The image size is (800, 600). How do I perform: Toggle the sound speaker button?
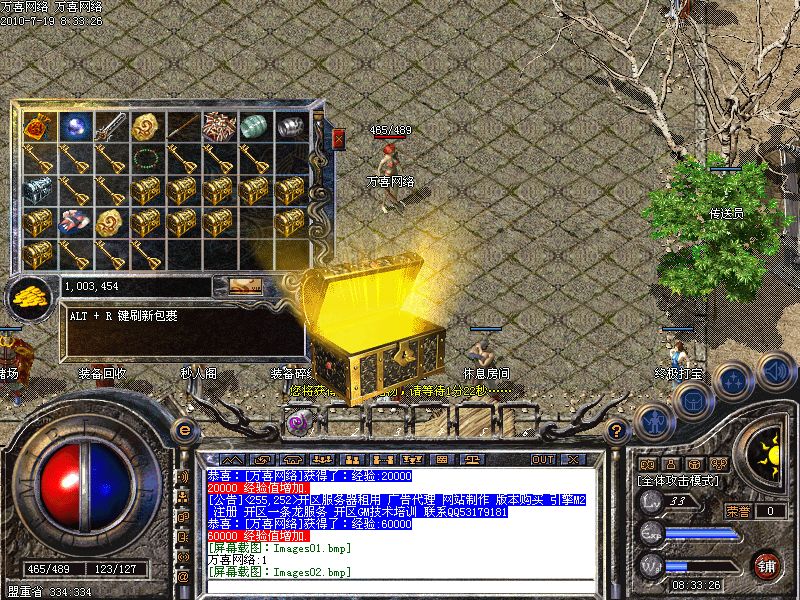click(775, 369)
